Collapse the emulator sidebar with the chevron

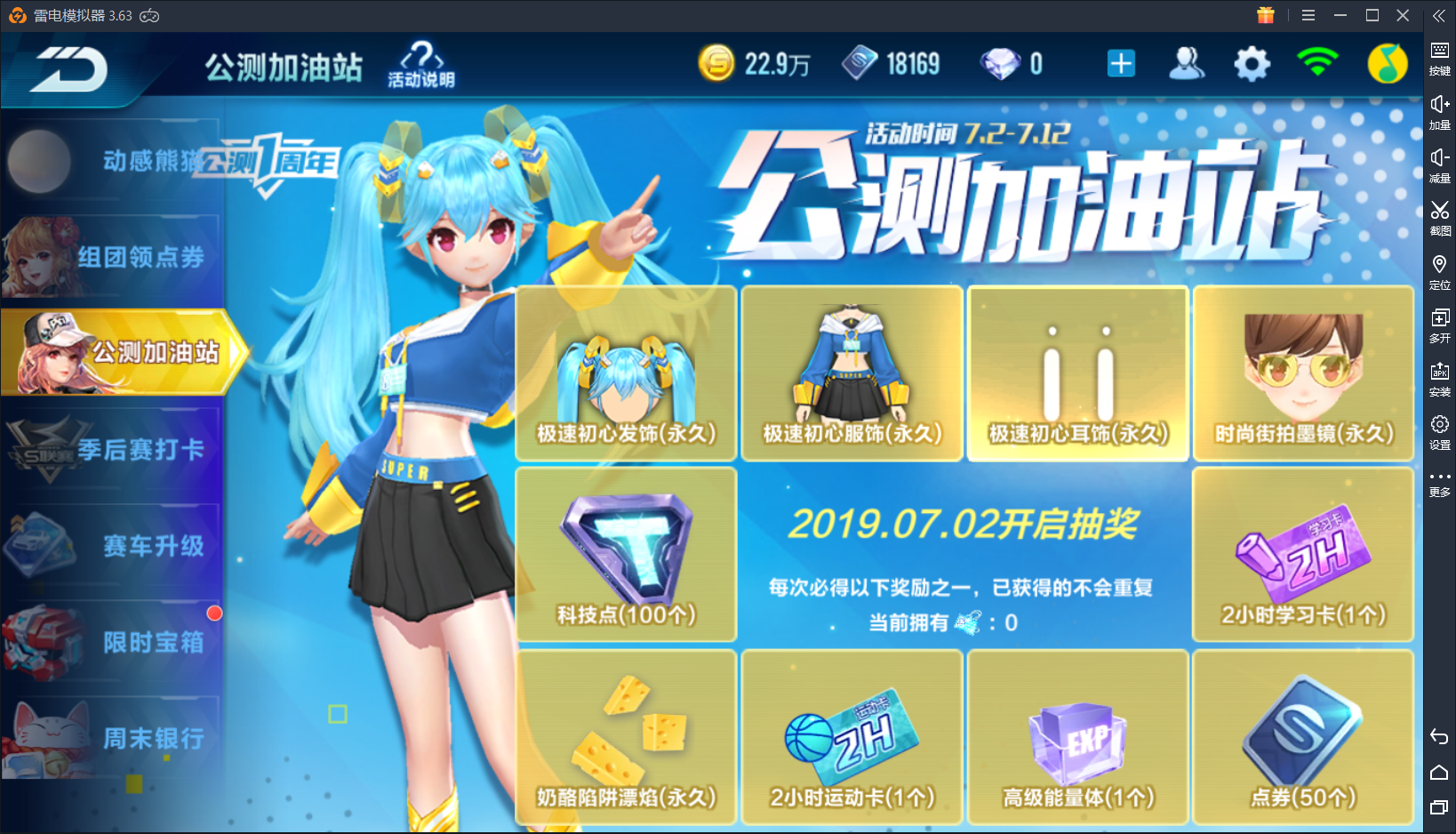point(1438,14)
